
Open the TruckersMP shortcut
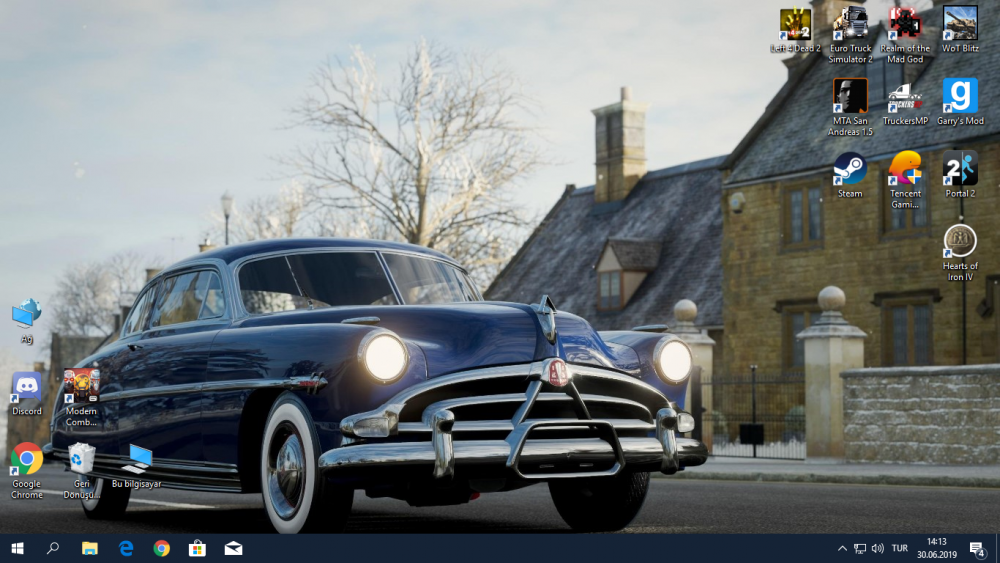tap(905, 97)
